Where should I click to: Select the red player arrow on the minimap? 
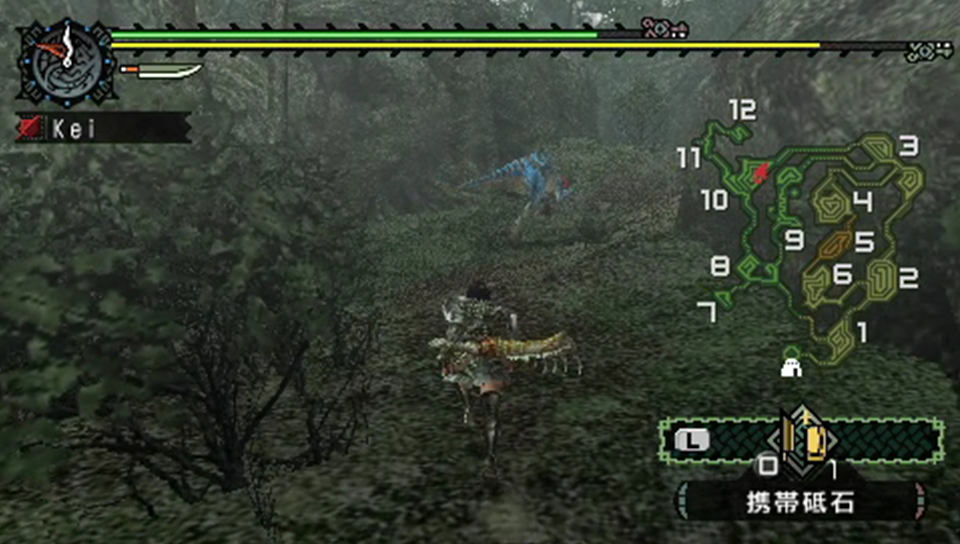(763, 173)
